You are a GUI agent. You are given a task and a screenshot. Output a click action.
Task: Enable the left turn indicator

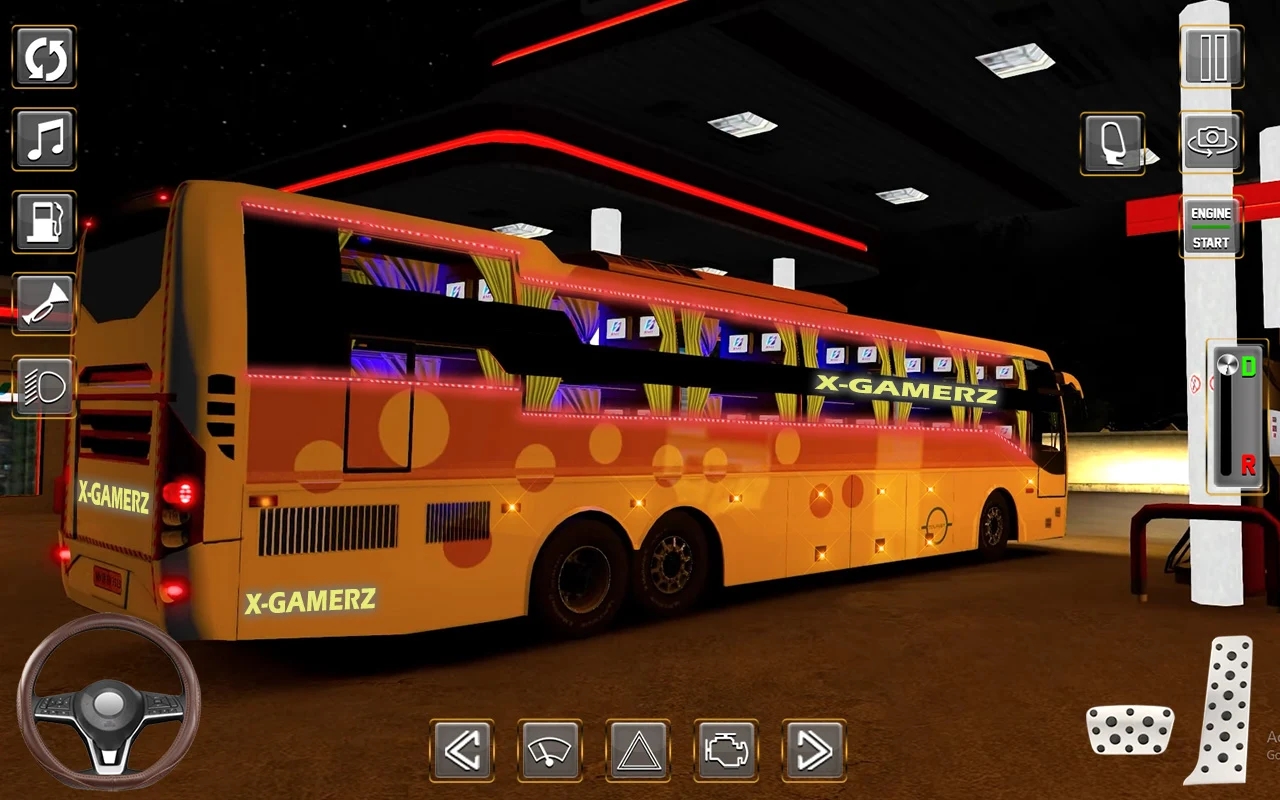point(463,748)
